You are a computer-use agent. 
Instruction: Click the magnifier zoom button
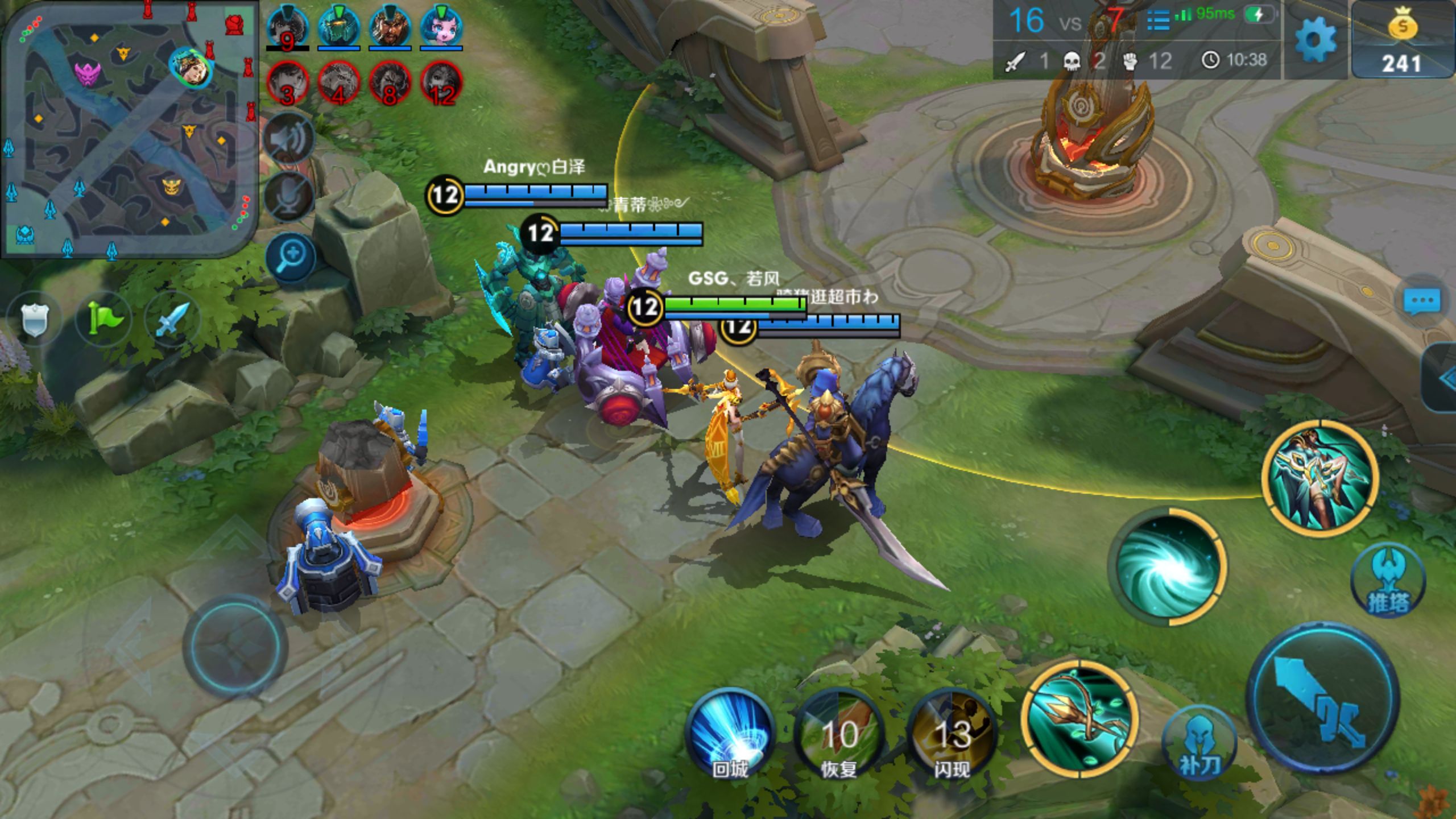pyautogui.click(x=290, y=257)
